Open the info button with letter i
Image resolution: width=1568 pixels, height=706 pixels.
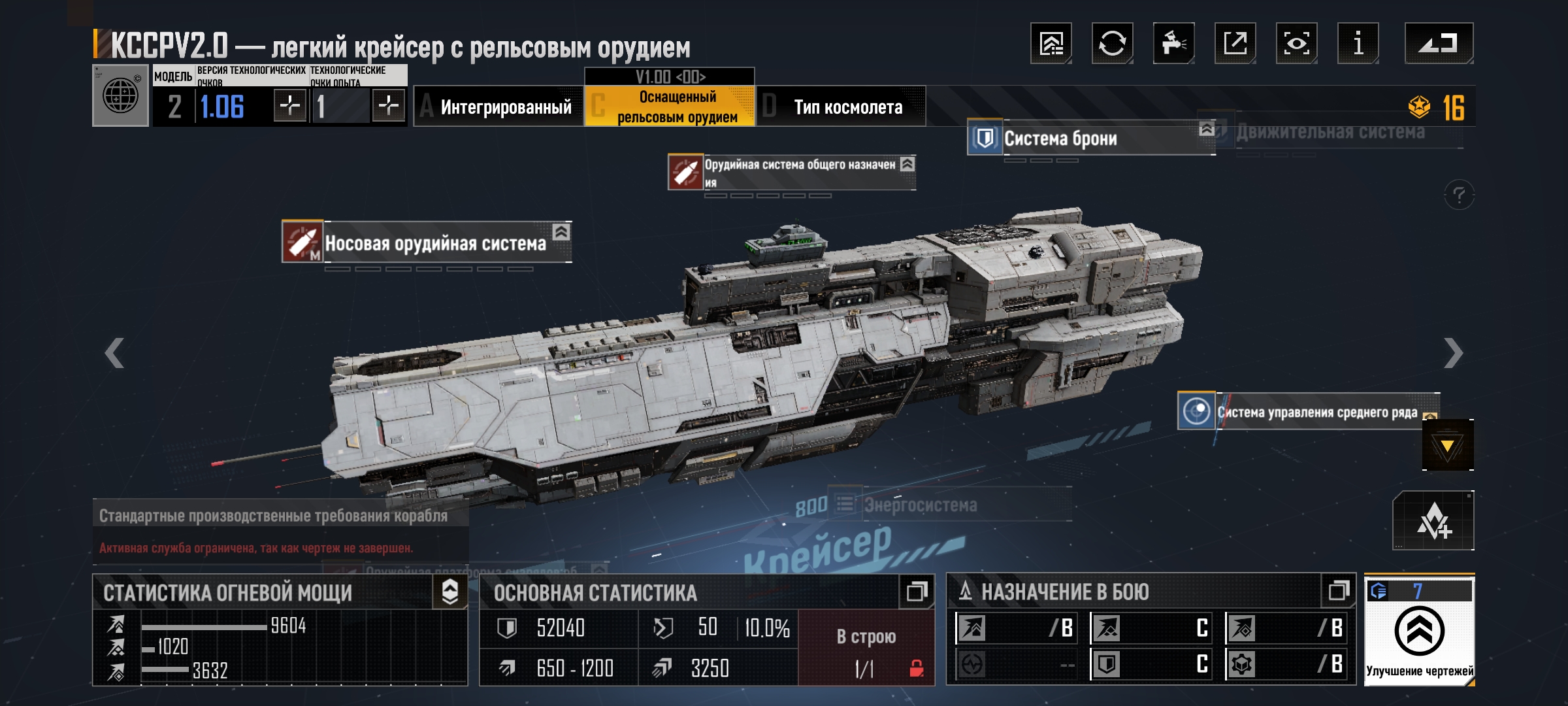pyautogui.click(x=1358, y=43)
